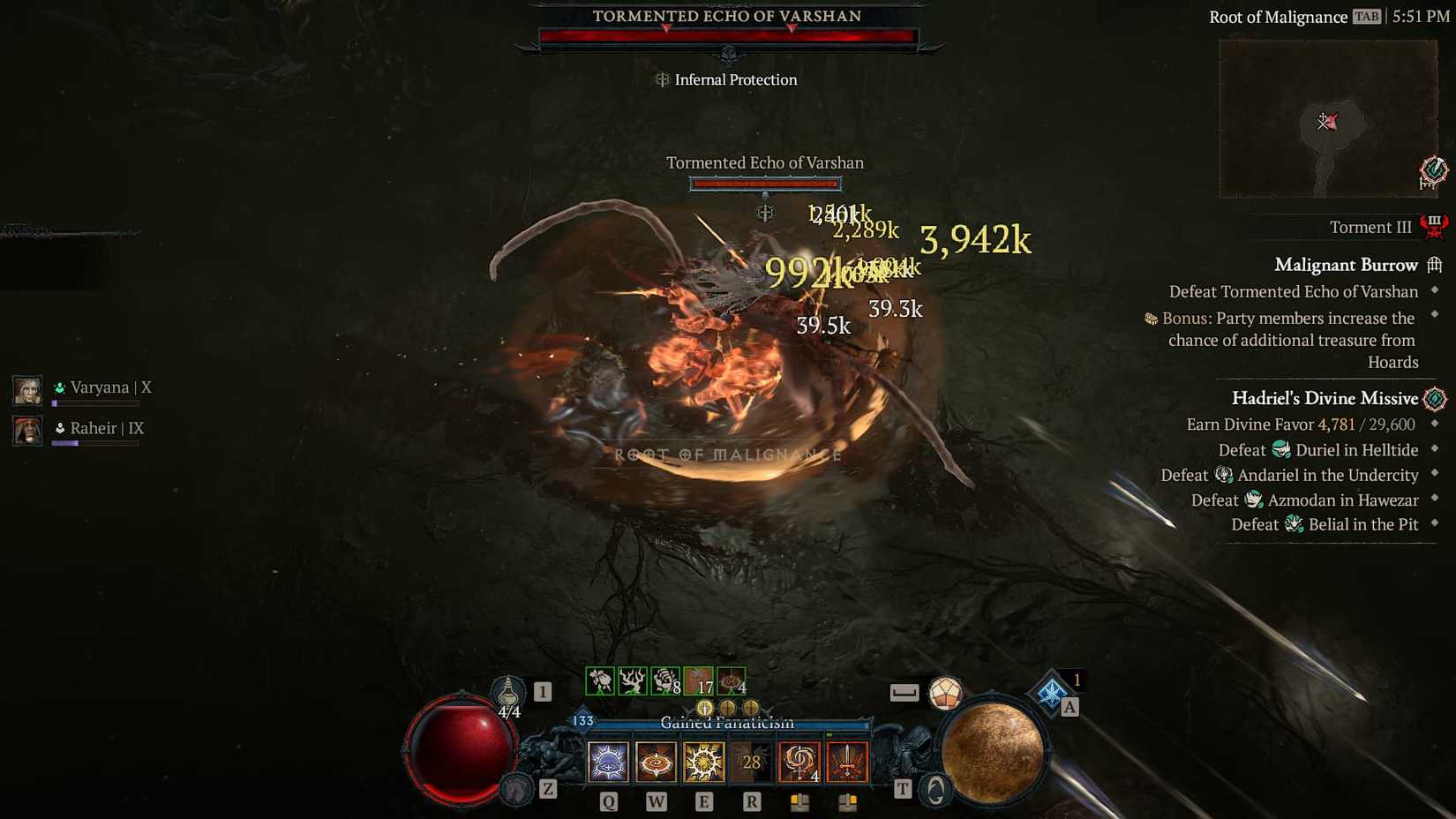Screen dimensions: 1456x819
Task: Trigger the ultimate skill bound to R
Action: click(x=751, y=762)
